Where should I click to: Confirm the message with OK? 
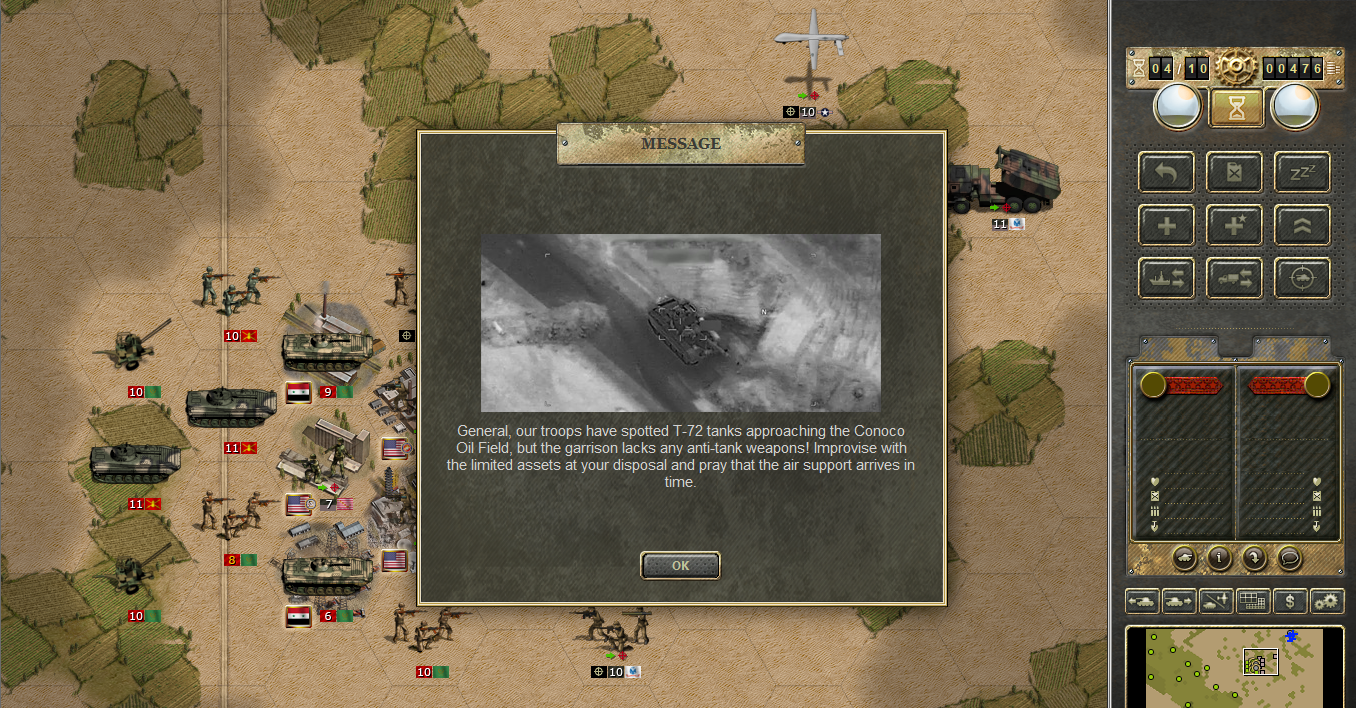680,565
